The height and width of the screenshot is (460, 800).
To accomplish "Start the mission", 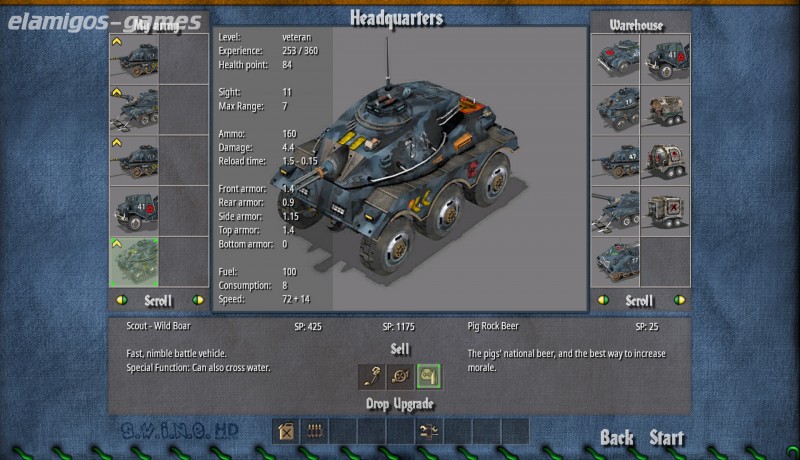I will point(667,438).
